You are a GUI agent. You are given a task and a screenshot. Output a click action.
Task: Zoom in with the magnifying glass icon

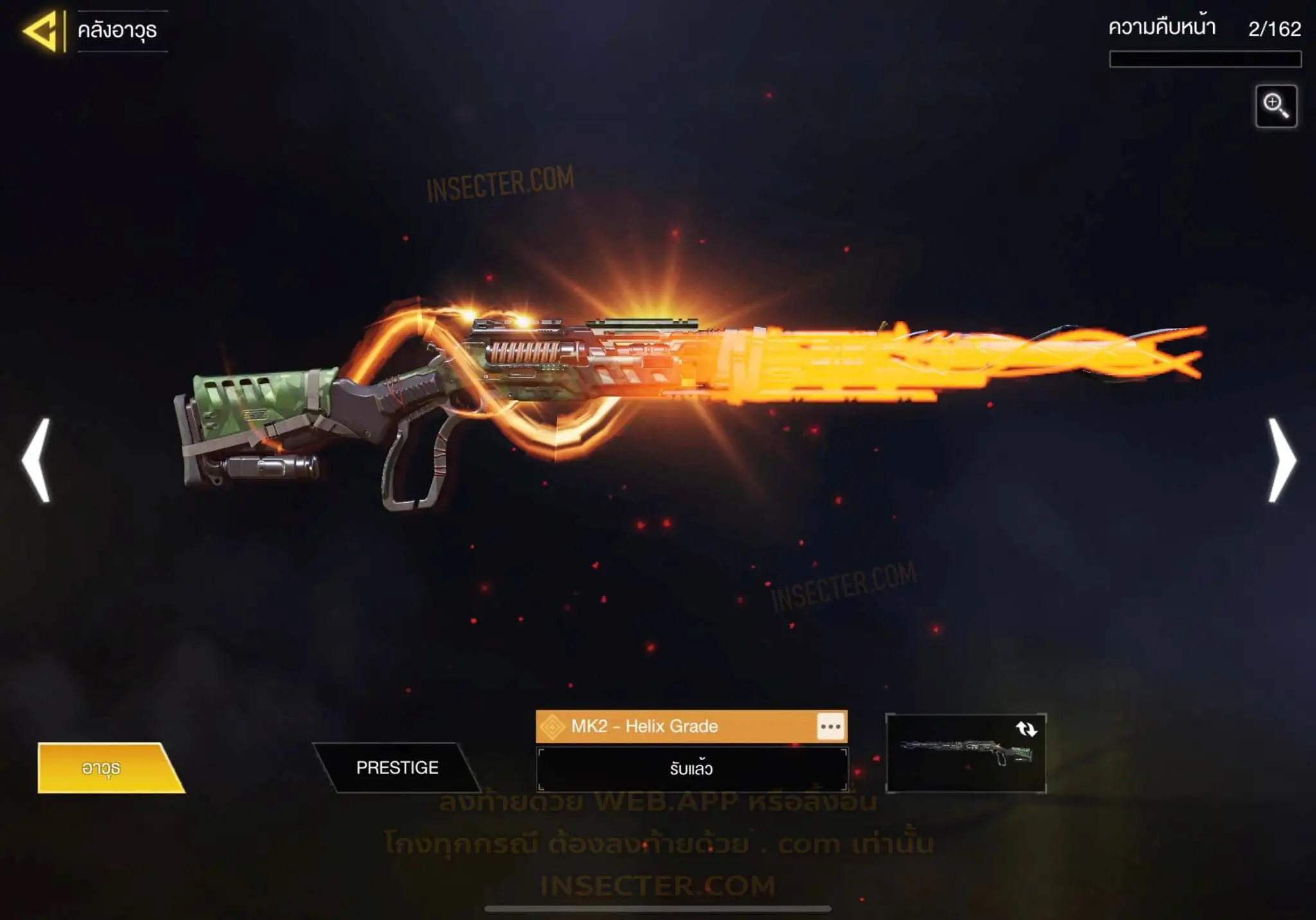coord(1276,106)
